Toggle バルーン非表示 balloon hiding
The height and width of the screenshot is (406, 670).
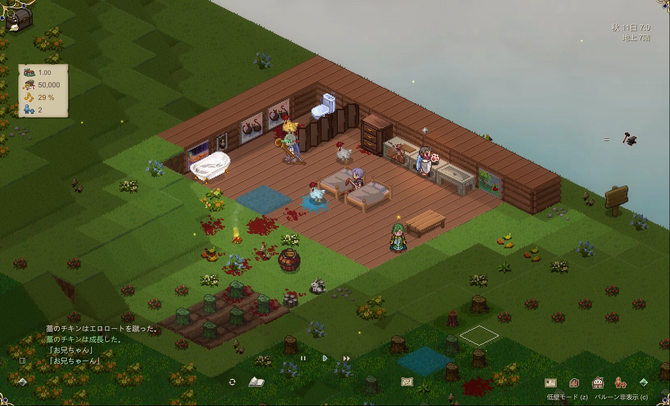click(x=626, y=397)
